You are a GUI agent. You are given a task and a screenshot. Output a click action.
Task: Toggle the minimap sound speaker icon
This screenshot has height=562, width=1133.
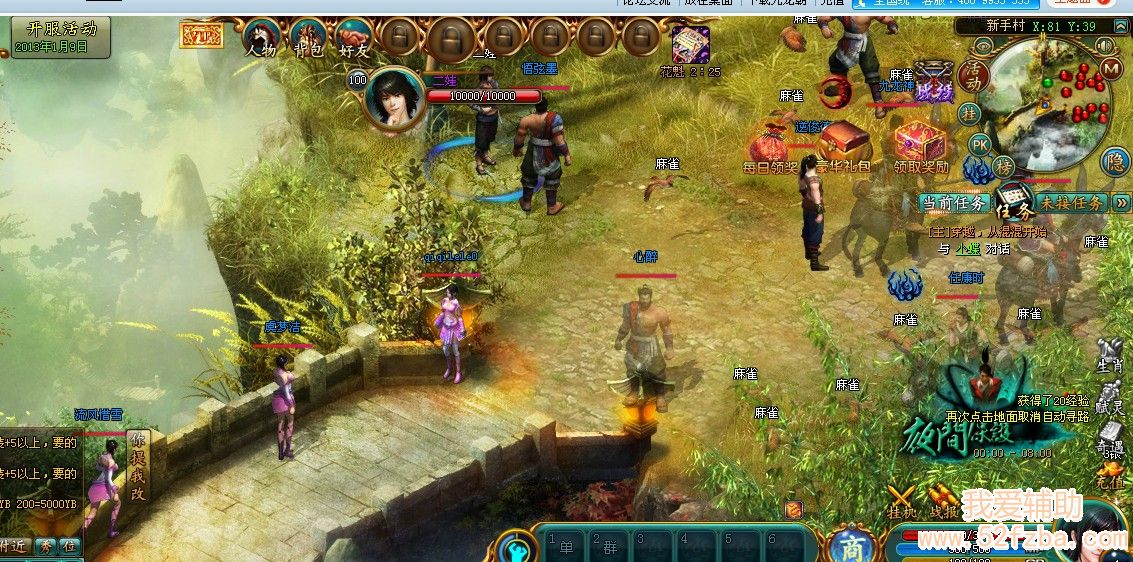click(1105, 45)
